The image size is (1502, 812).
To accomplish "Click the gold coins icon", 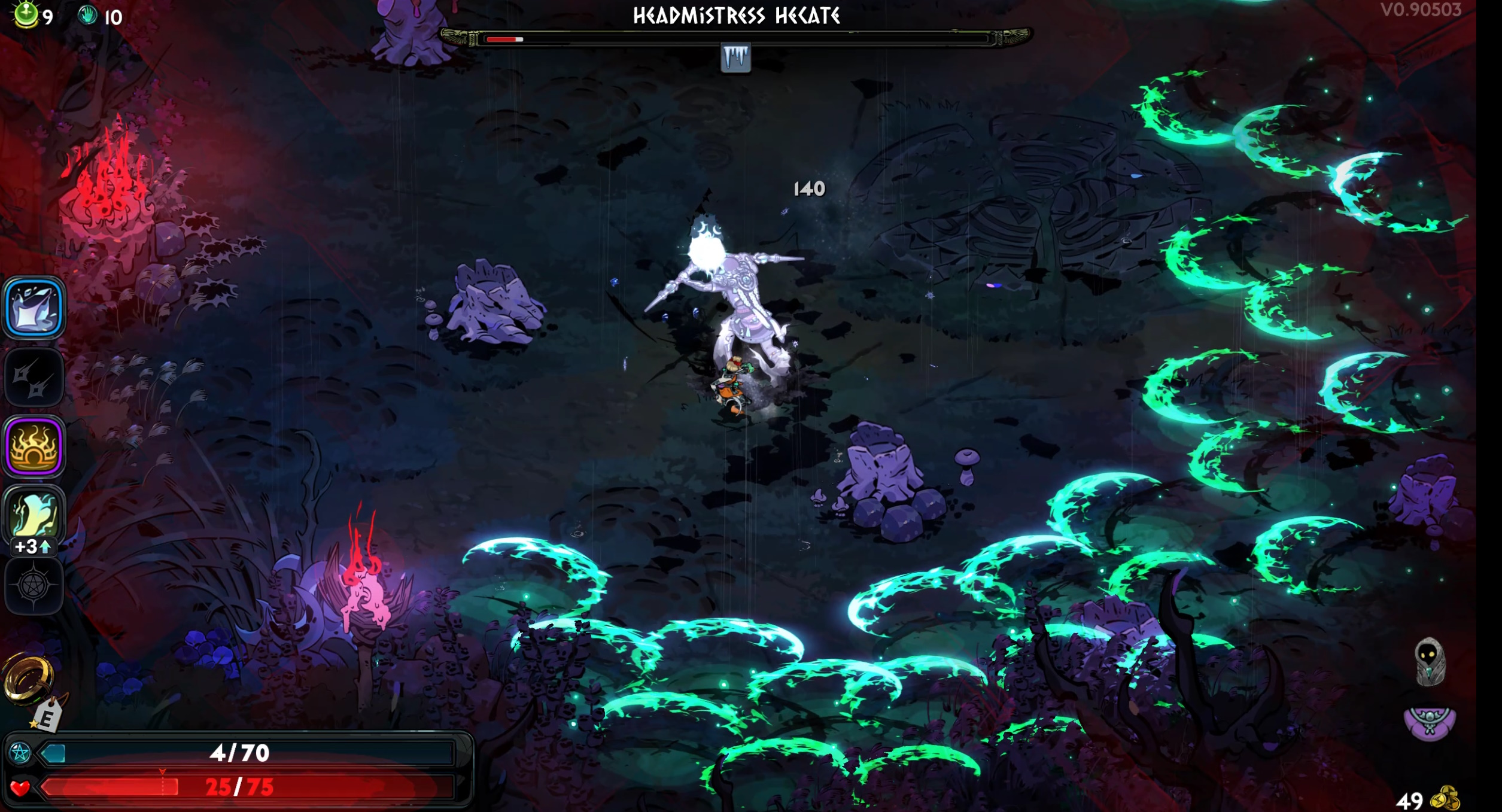I will tap(1446, 799).
